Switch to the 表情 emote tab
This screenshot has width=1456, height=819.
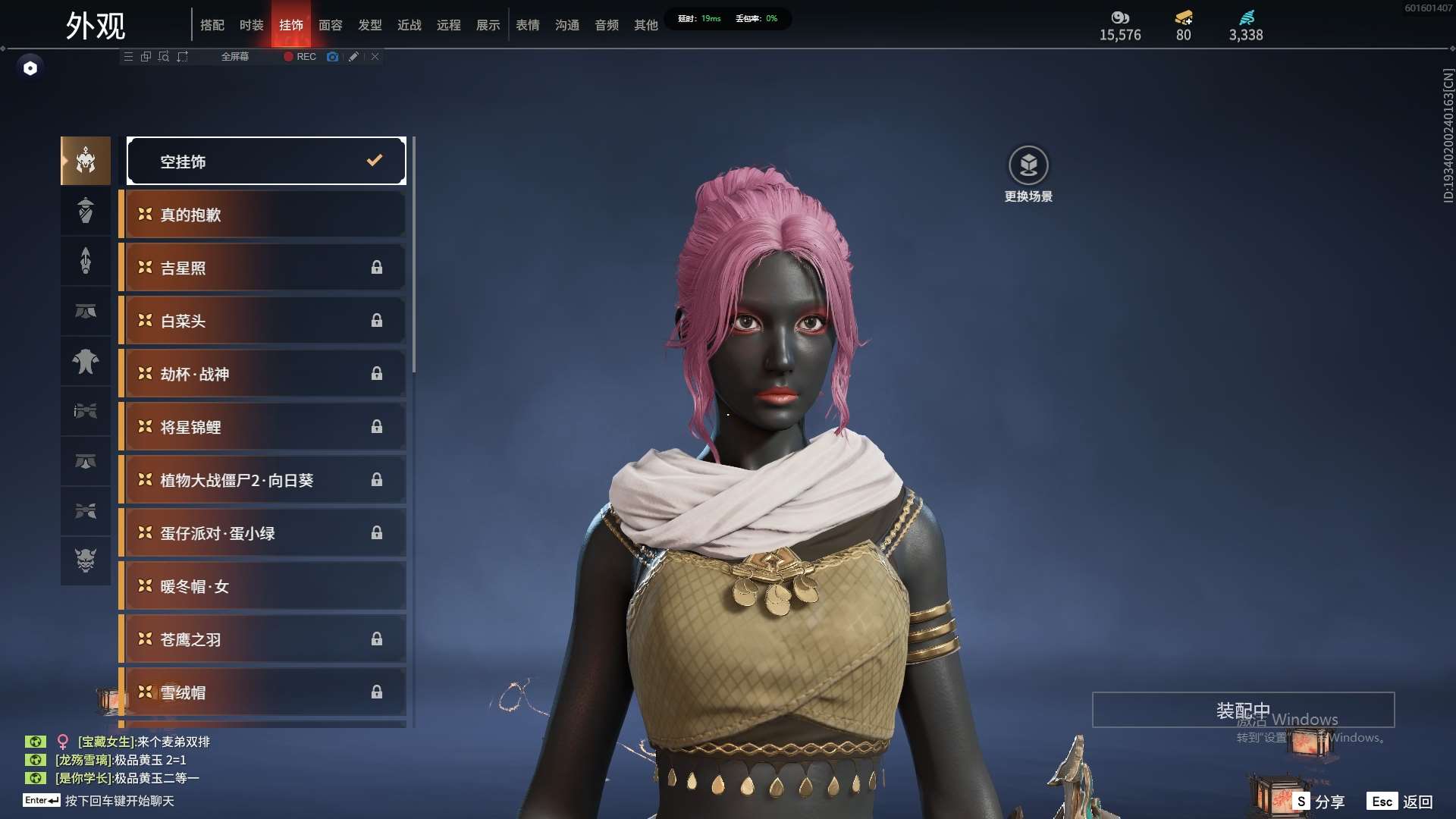tap(528, 25)
